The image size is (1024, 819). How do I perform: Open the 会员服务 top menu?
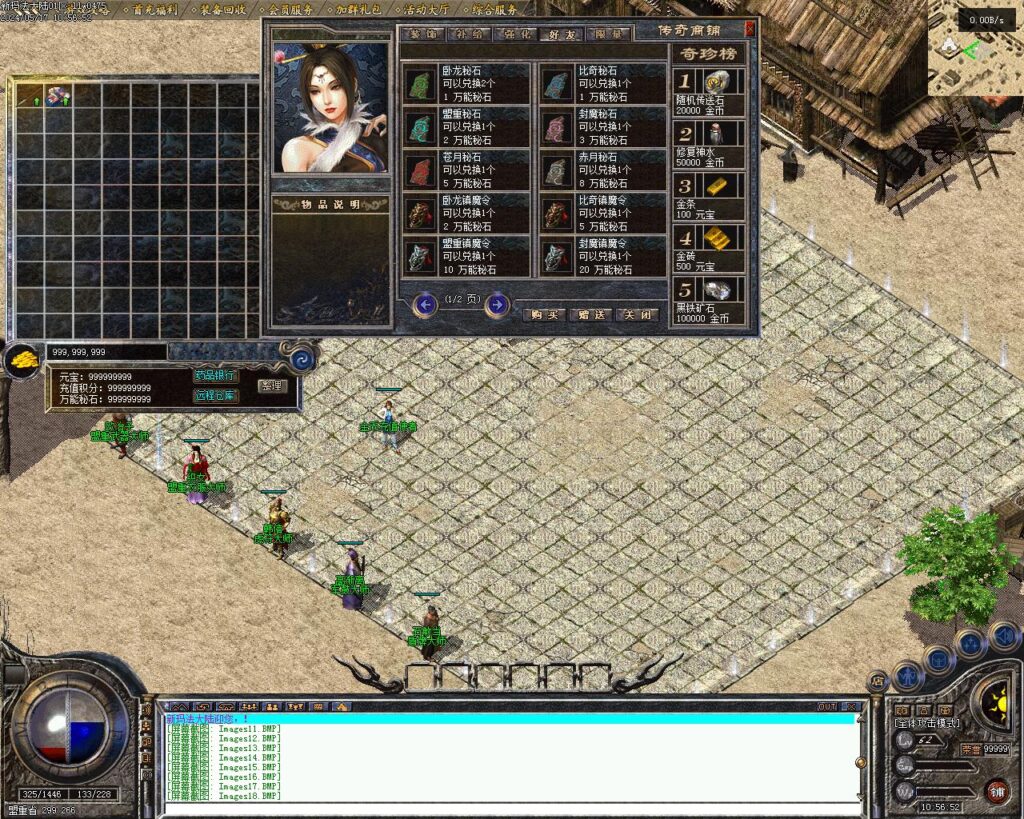pos(284,10)
